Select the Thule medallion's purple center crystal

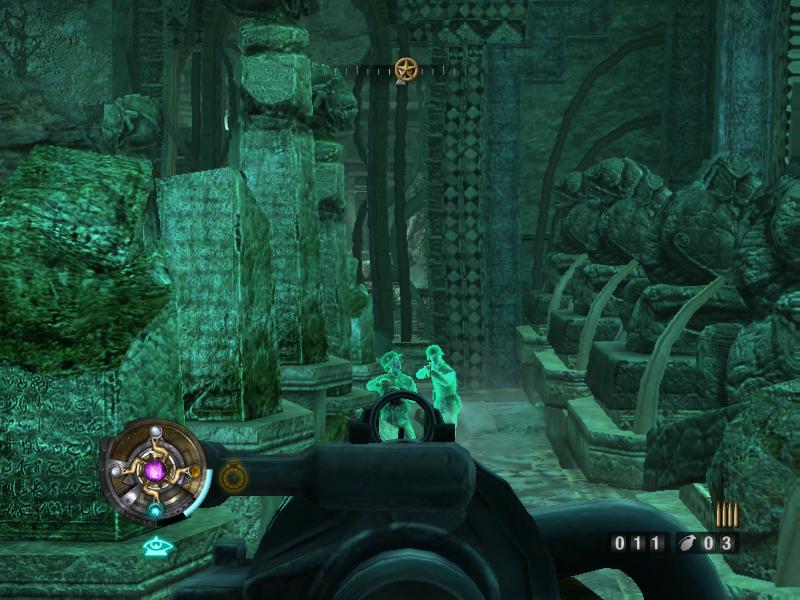pyautogui.click(x=154, y=468)
